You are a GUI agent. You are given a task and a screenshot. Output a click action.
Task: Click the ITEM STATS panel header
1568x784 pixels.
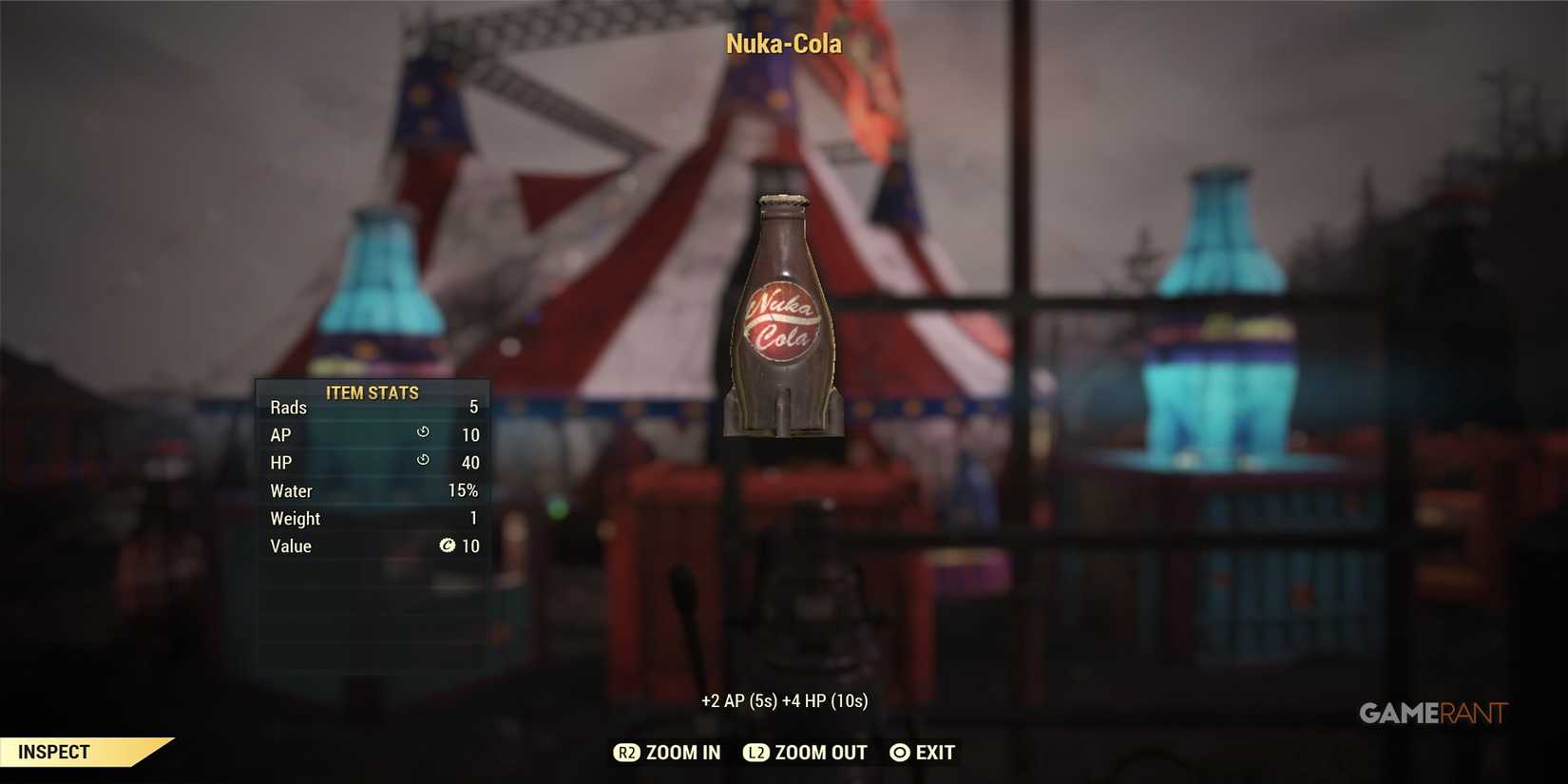pyautogui.click(x=371, y=392)
